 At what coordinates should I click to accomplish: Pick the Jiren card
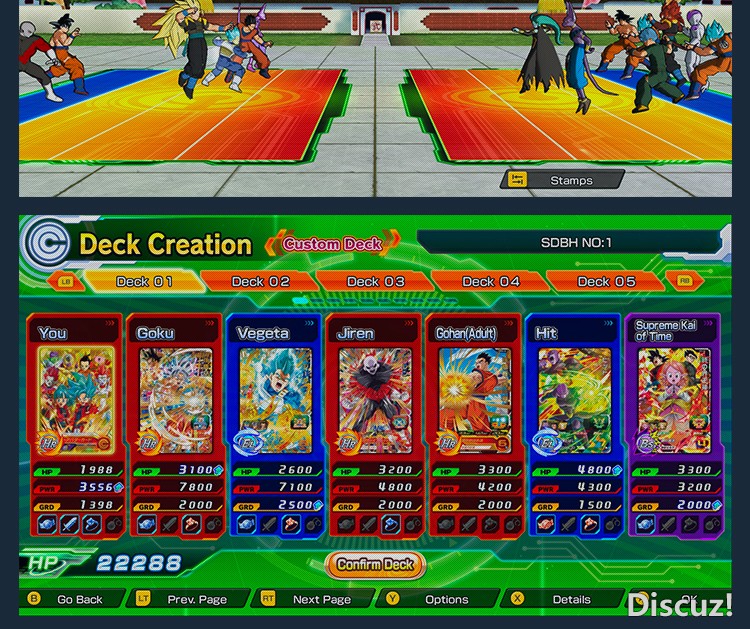point(375,400)
